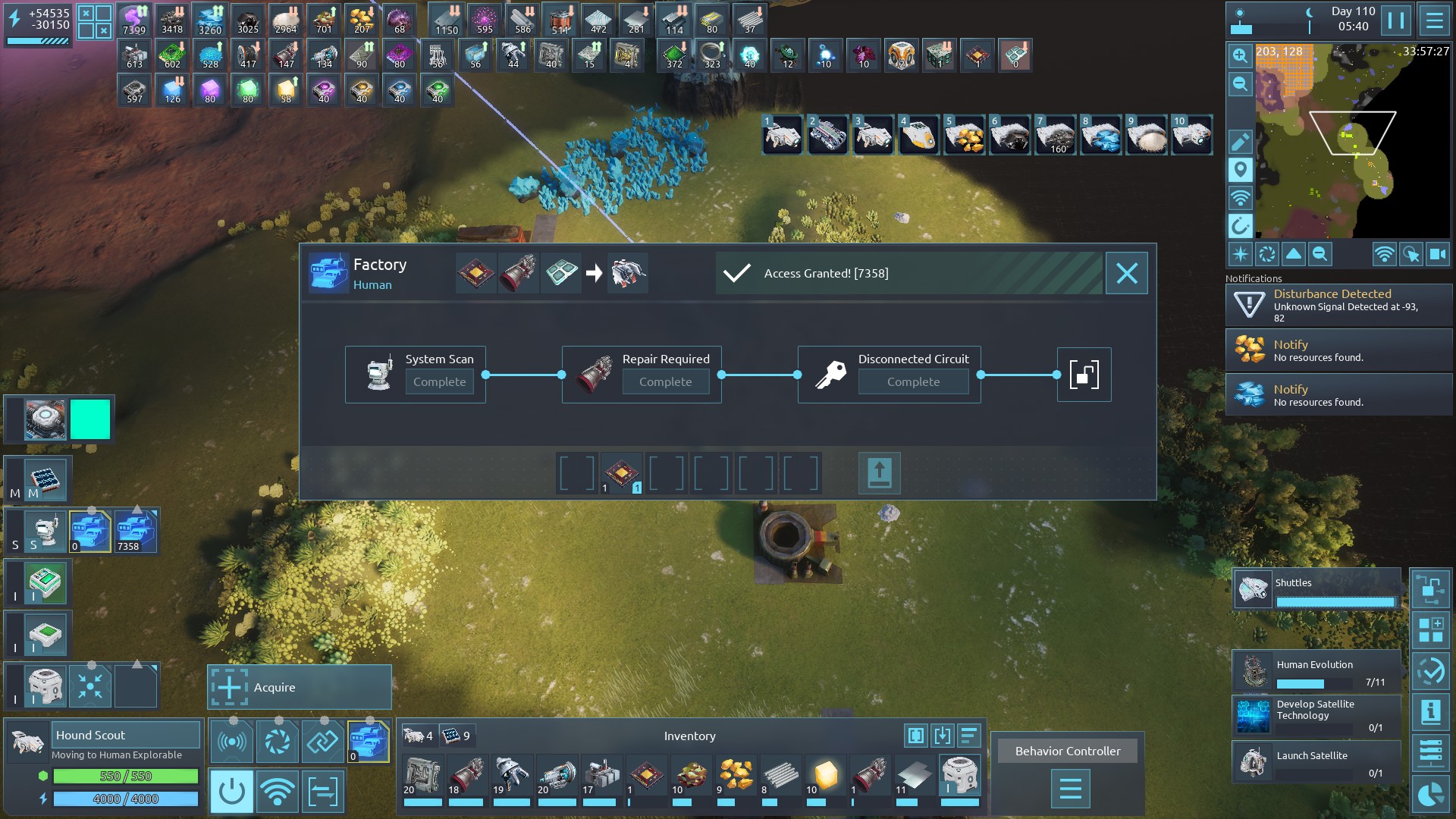Close the Factory panel
The height and width of the screenshot is (819, 1456).
pos(1126,273)
